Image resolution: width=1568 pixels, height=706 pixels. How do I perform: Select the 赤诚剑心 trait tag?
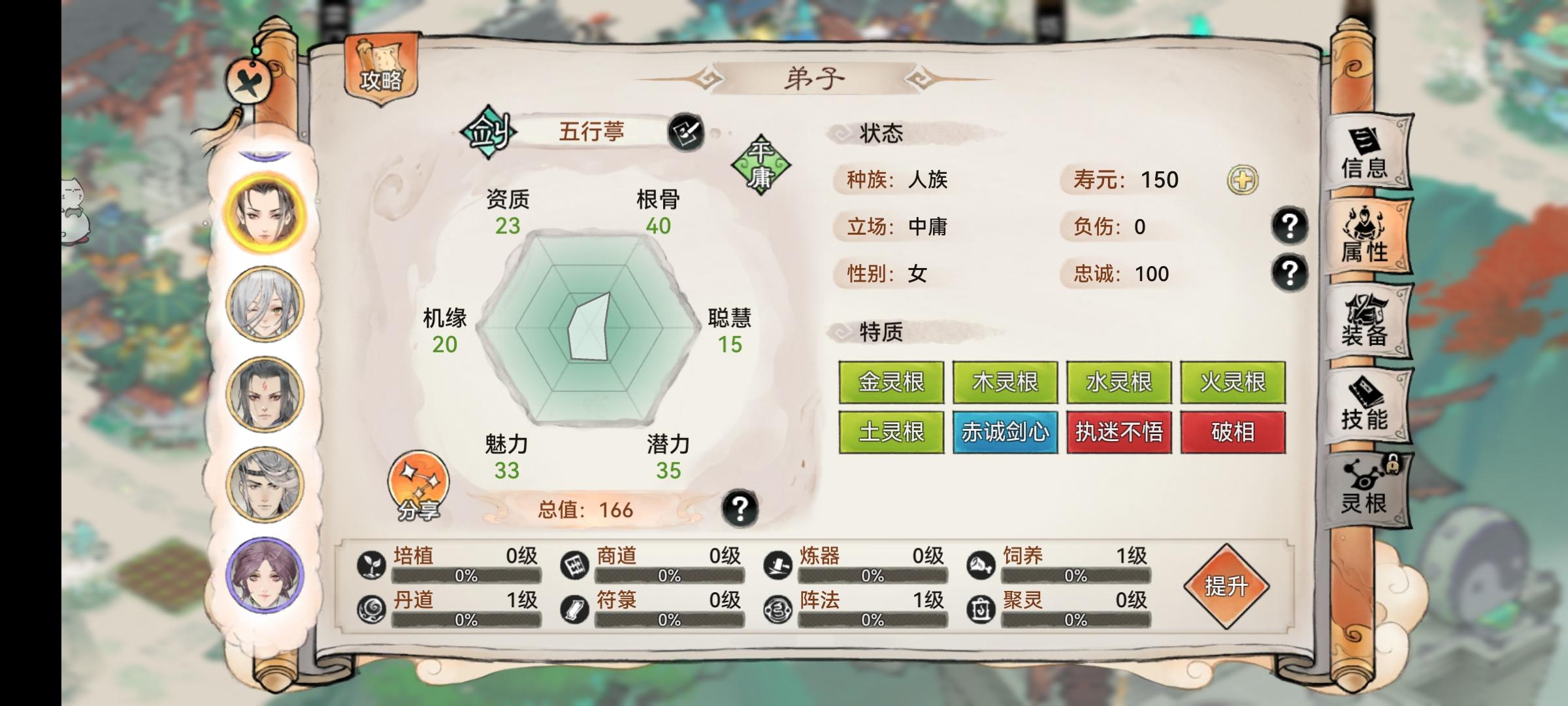(1005, 431)
